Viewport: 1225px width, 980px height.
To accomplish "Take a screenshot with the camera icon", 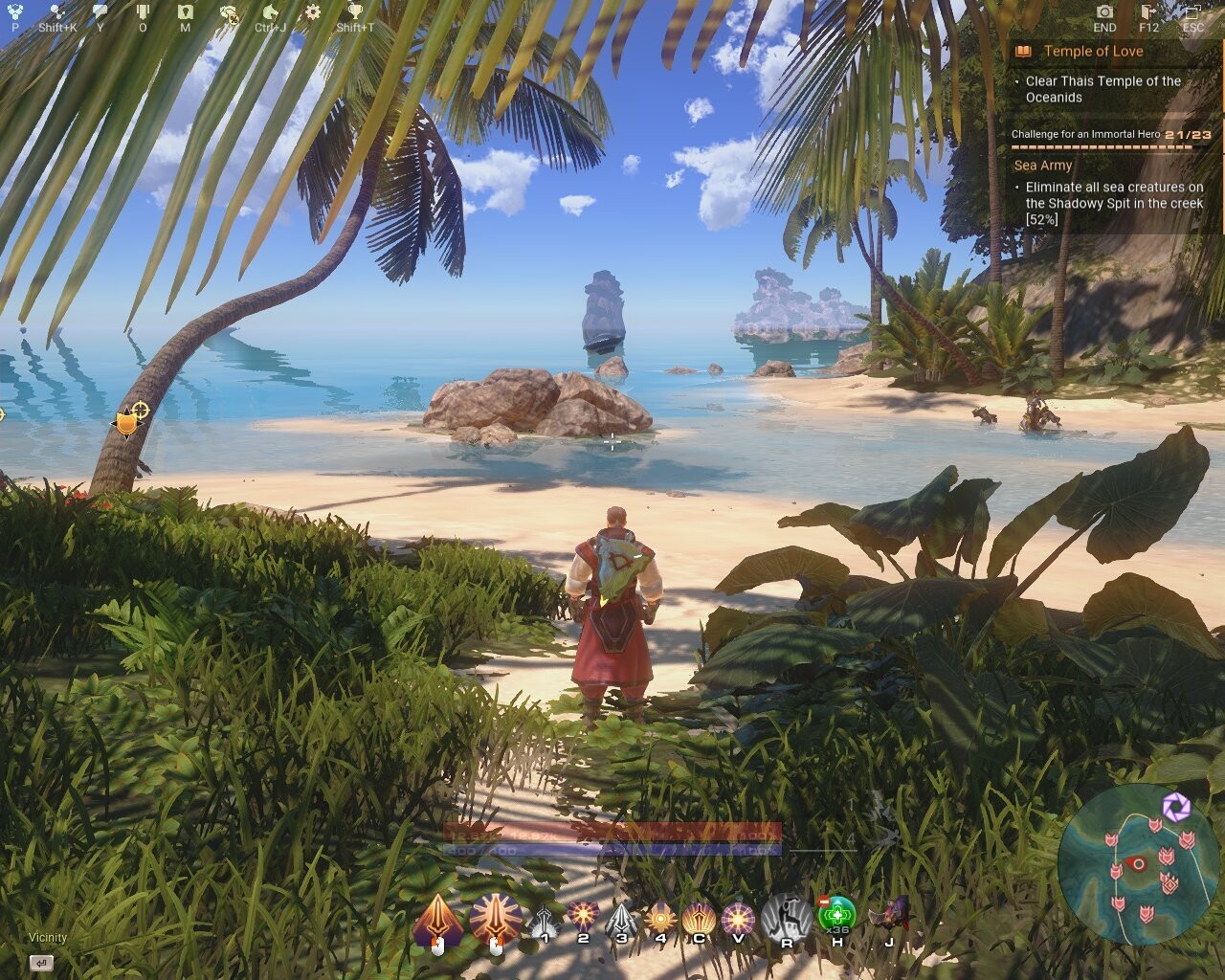I will [1104, 12].
